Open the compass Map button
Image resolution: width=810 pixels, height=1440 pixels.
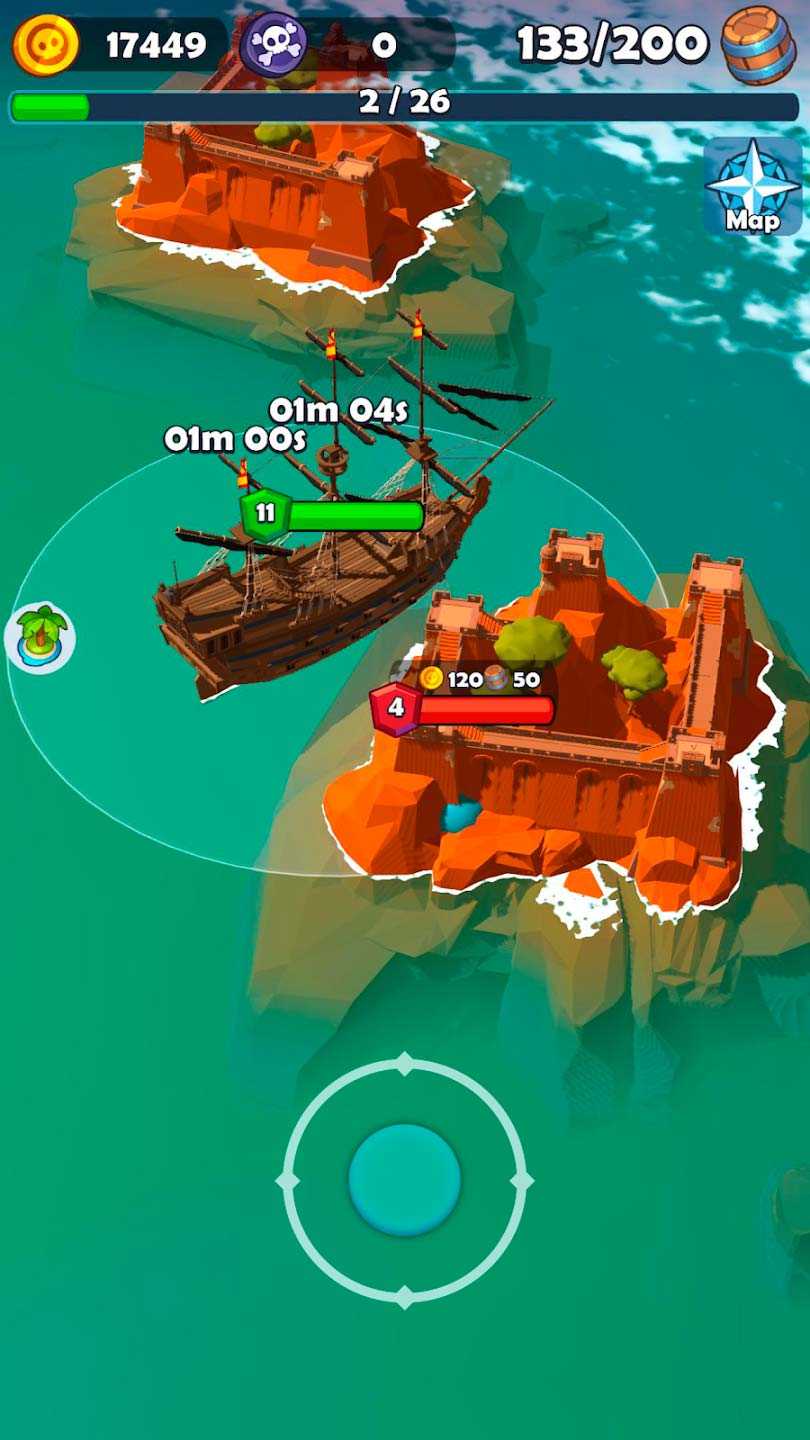(752, 187)
